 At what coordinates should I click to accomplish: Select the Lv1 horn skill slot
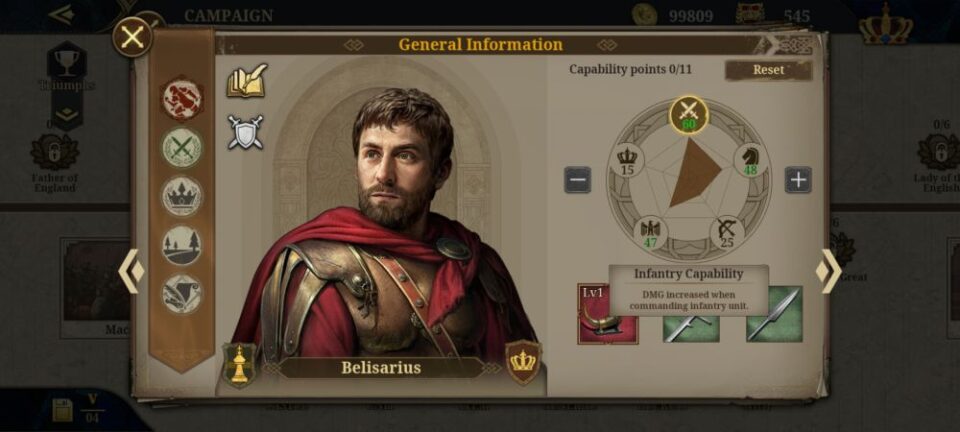point(607,314)
